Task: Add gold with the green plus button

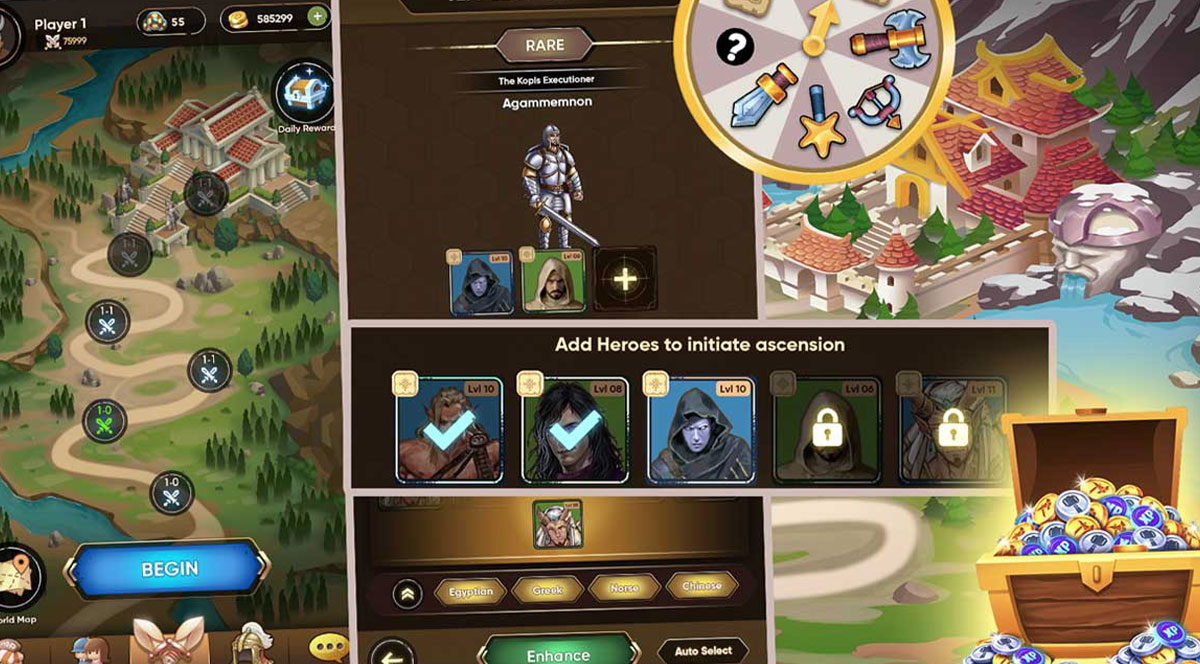Action: [x=317, y=17]
